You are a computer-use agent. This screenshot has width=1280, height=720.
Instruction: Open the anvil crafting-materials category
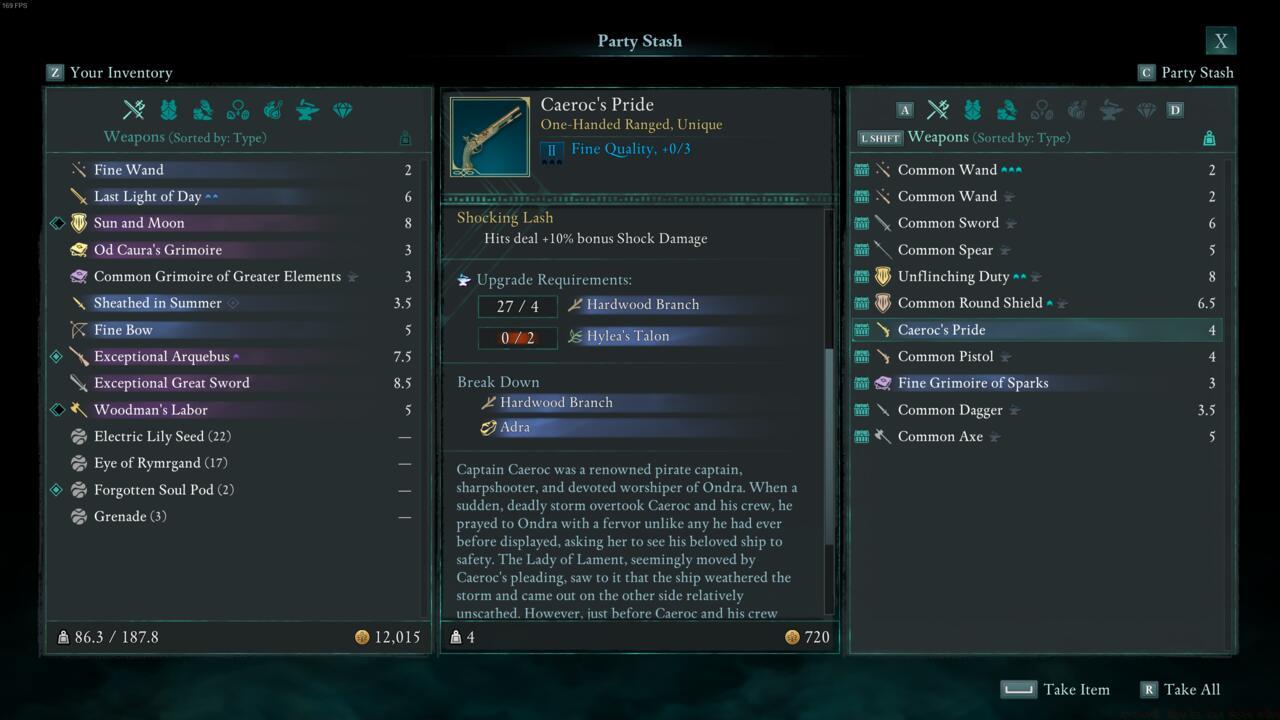tap(307, 110)
